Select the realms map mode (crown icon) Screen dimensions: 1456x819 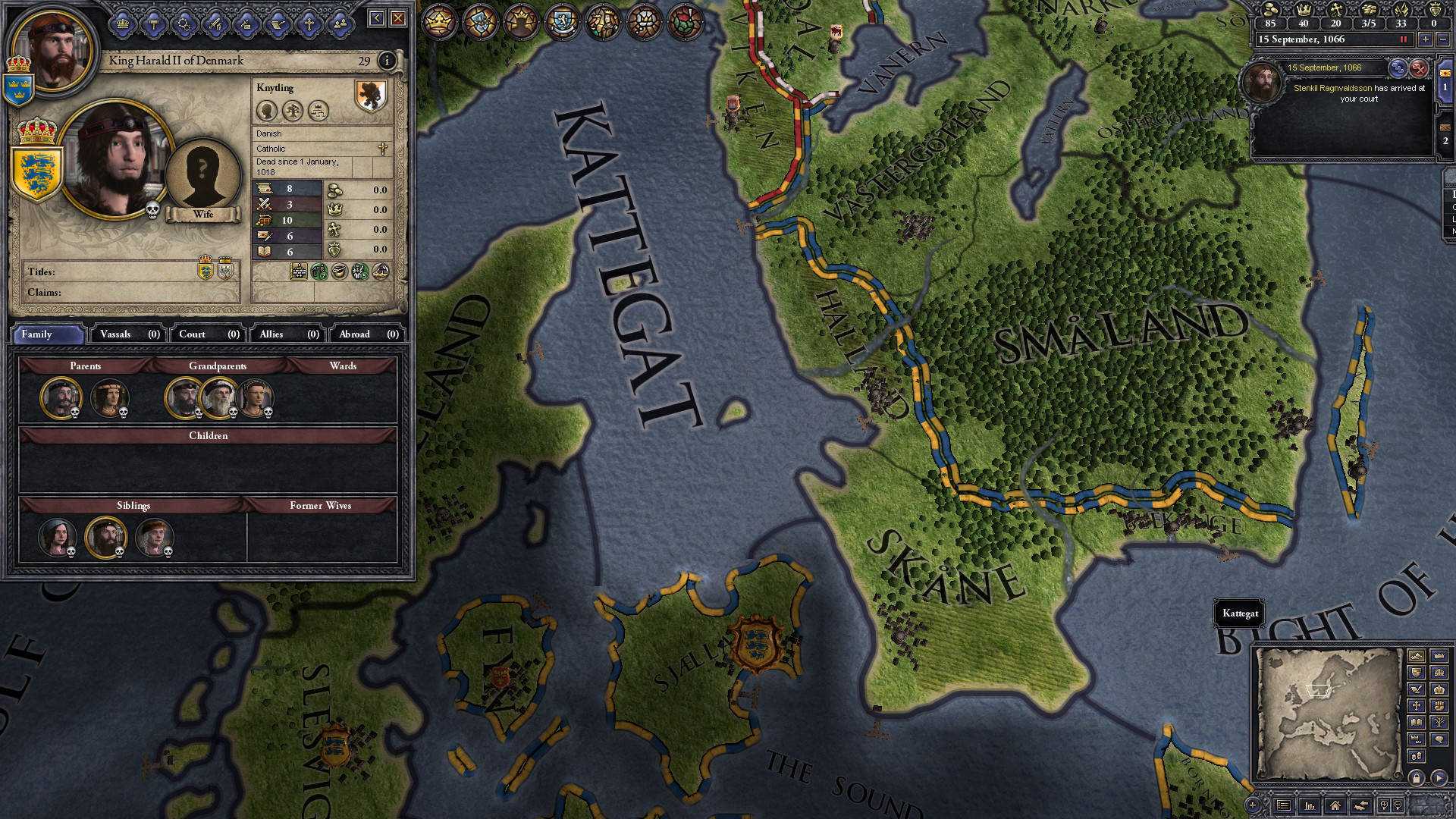(x=1439, y=656)
